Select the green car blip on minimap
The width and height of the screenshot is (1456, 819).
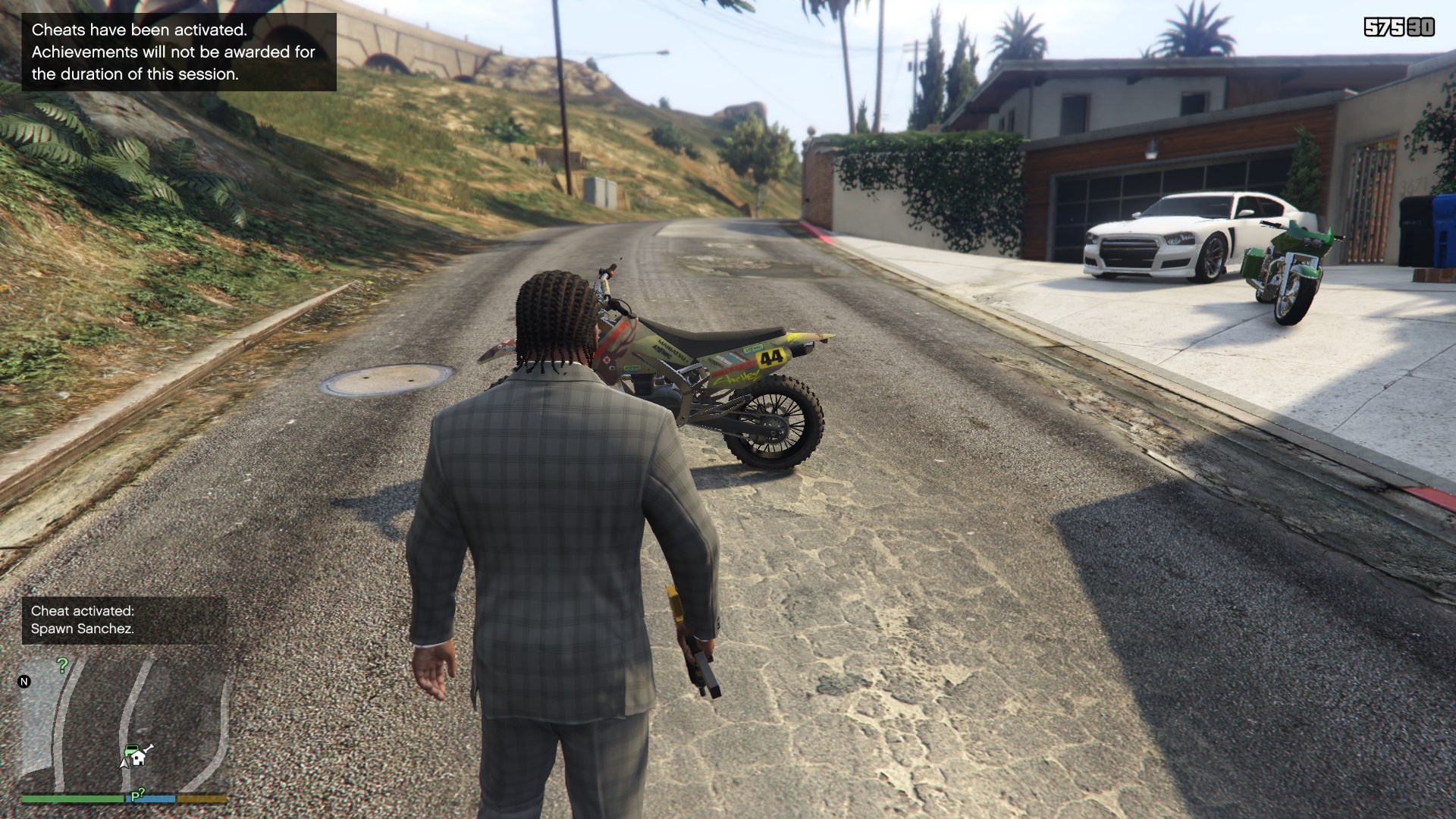(x=131, y=750)
